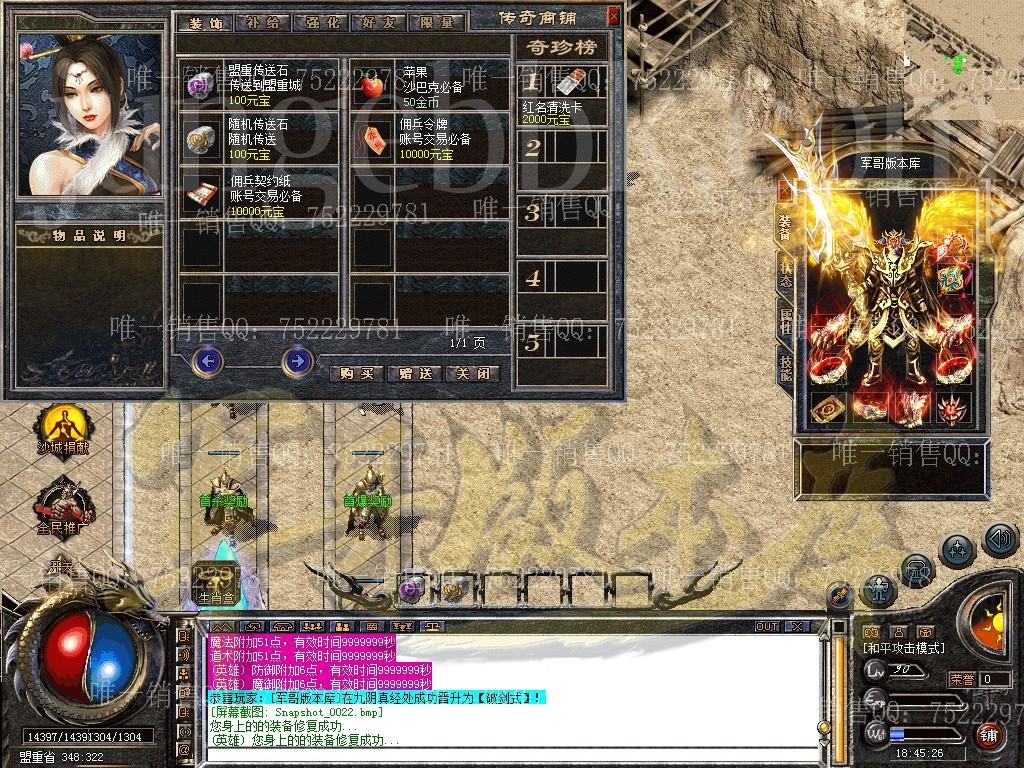The height and width of the screenshot is (768, 1024).
Task: Select the 强化 shop tab
Action: (319, 21)
